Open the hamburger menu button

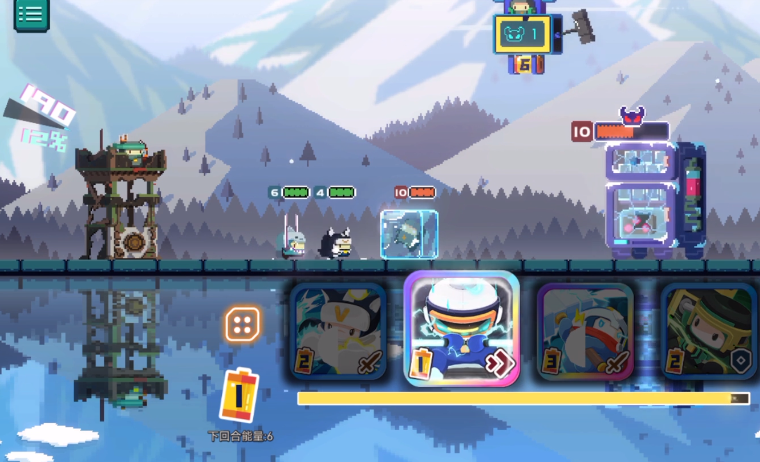coord(30,14)
